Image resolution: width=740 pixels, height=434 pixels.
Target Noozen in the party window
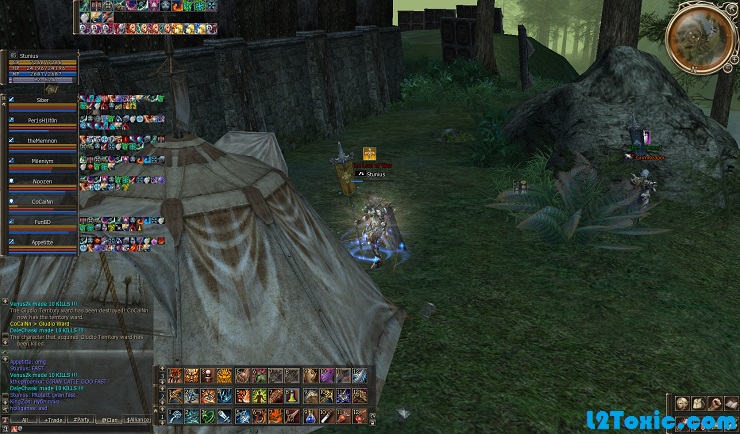tap(41, 182)
